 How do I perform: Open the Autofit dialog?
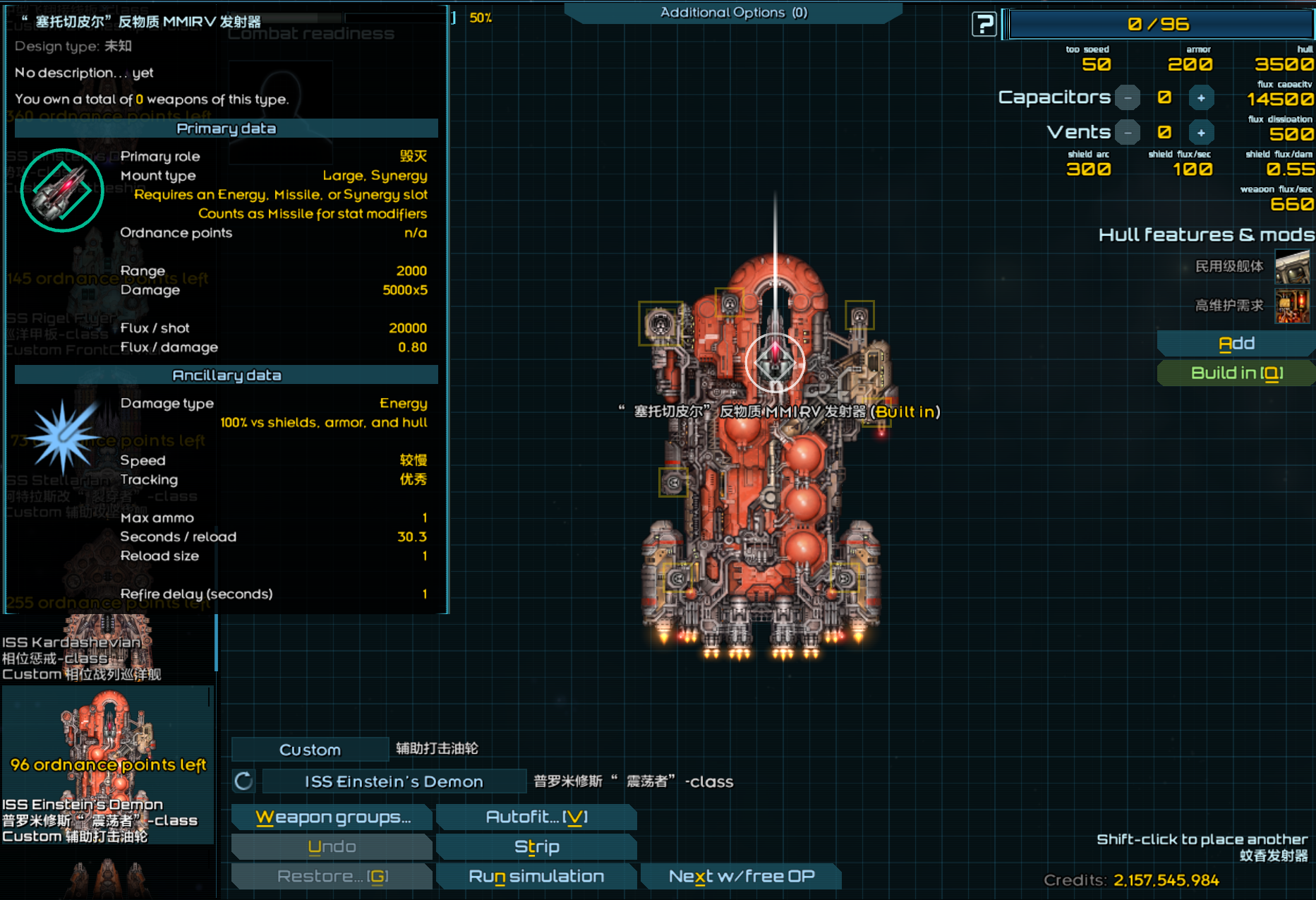point(536,817)
